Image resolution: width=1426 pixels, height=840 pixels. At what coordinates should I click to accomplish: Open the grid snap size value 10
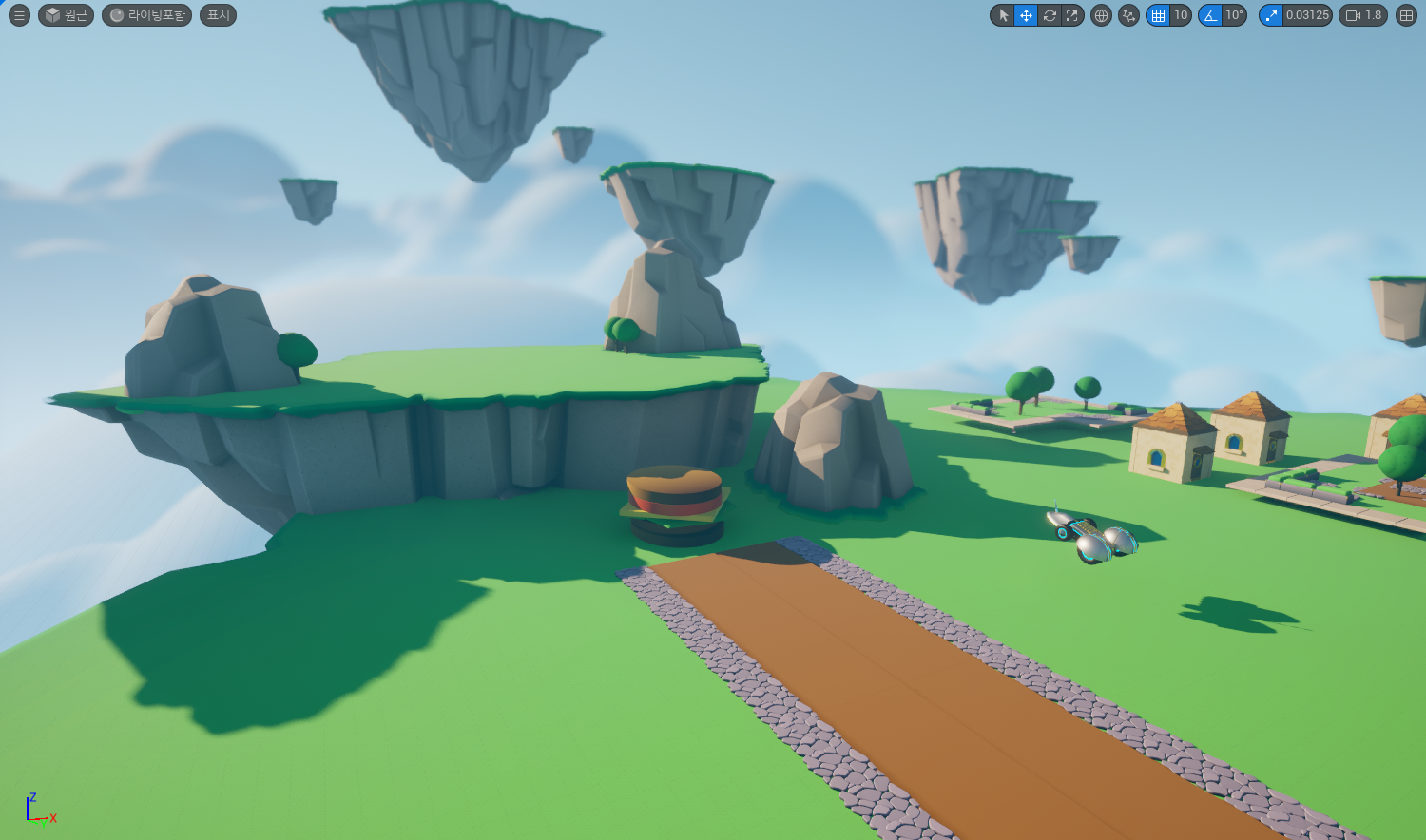tap(1181, 15)
